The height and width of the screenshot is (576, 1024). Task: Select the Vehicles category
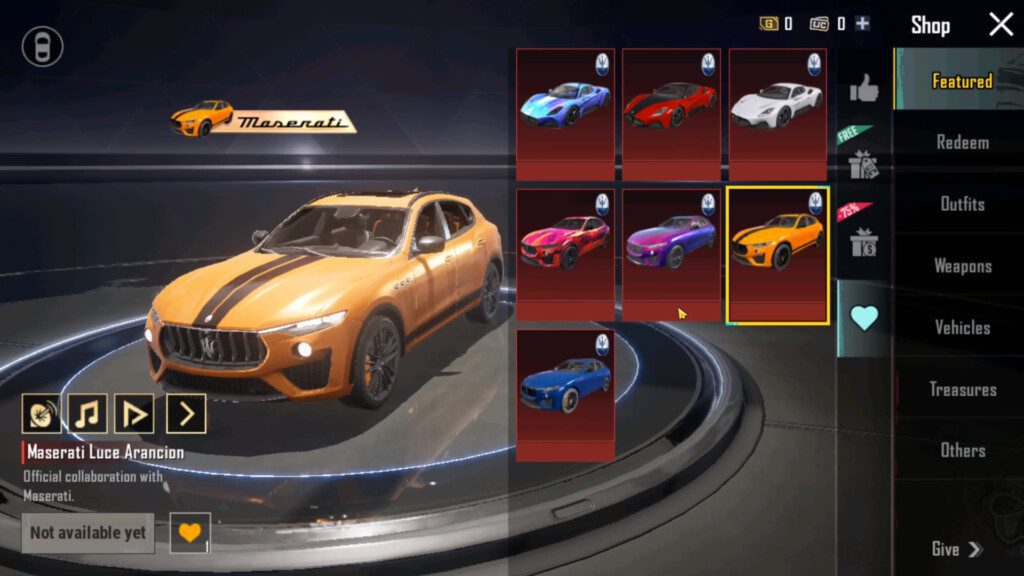(x=962, y=327)
